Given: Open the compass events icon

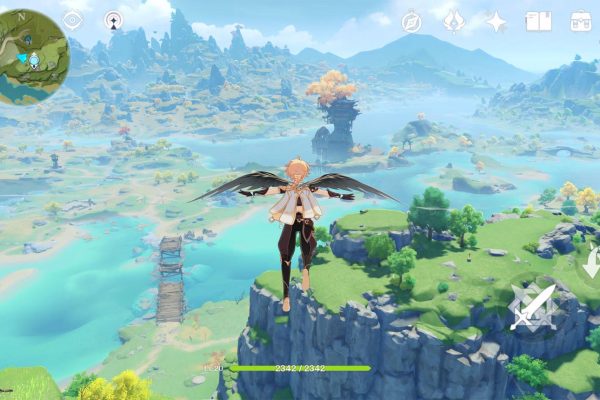Looking at the screenshot, I should pos(412,21).
